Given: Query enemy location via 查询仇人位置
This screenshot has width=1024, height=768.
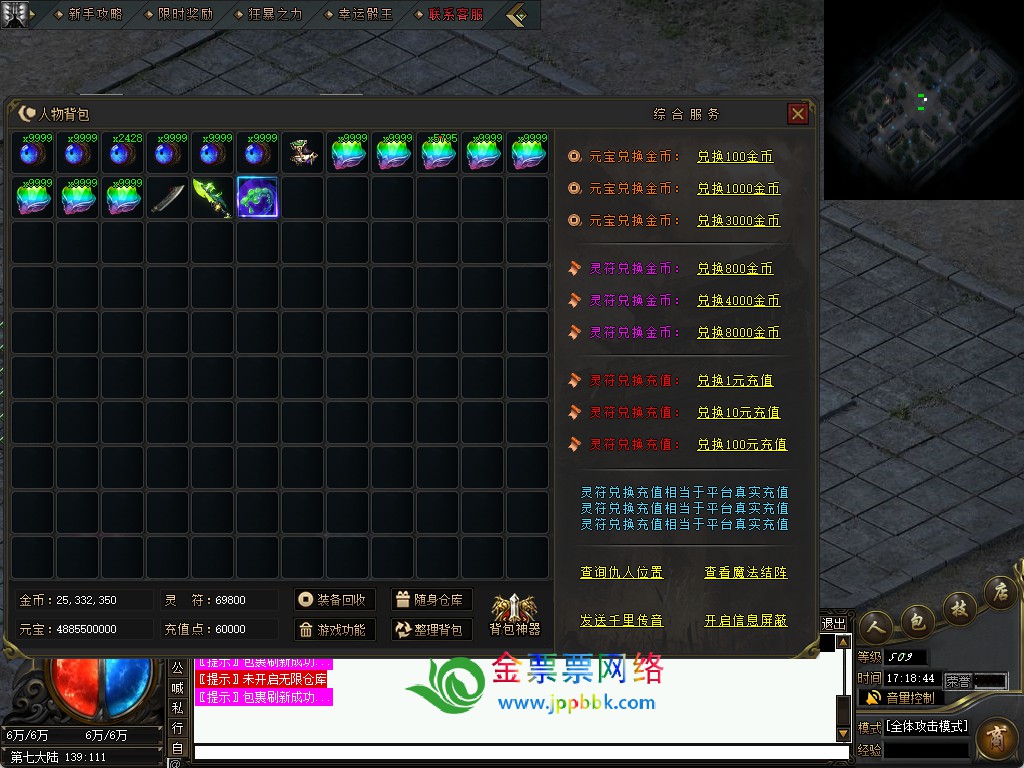Looking at the screenshot, I should click(621, 573).
